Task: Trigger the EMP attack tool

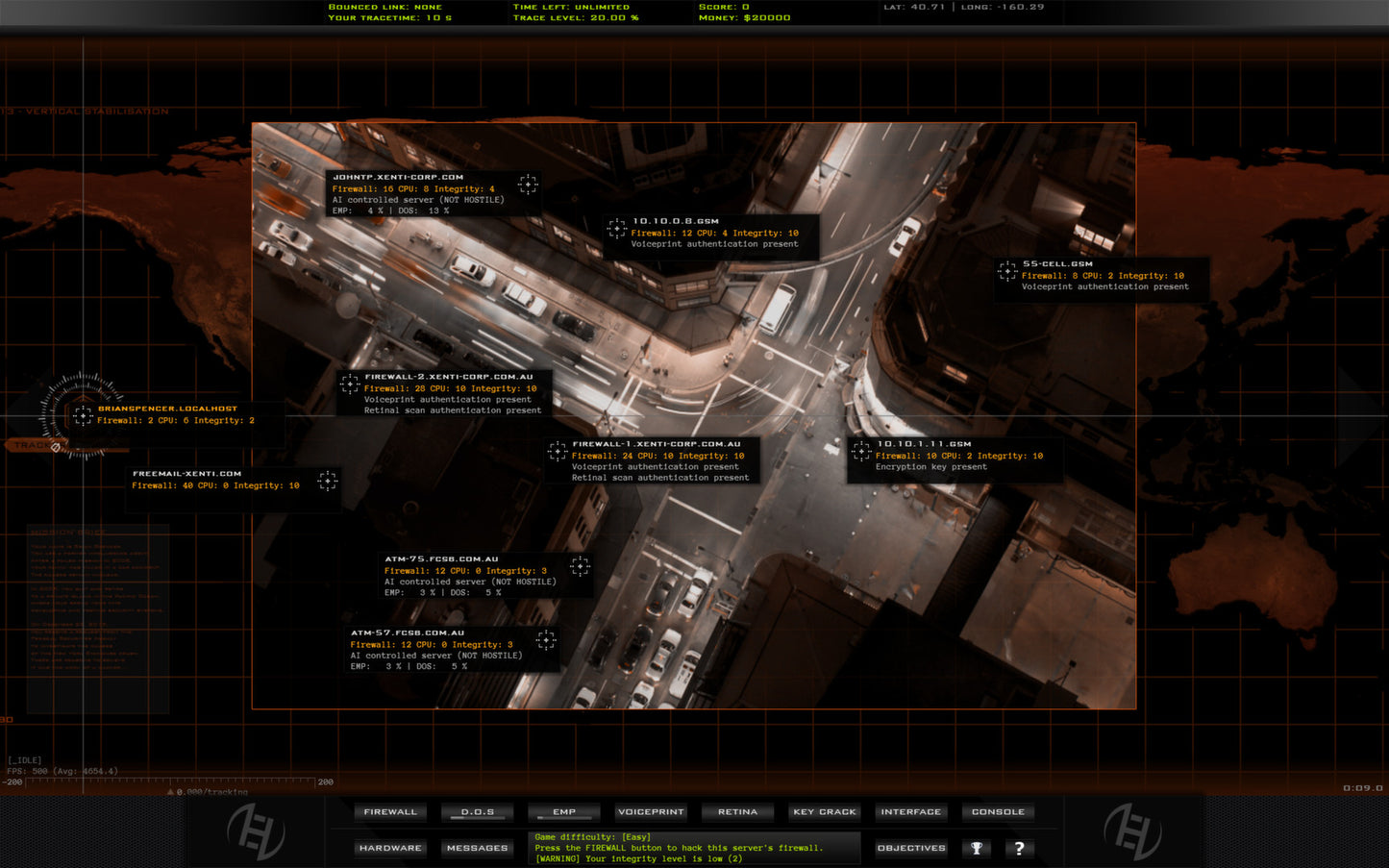Action: click(563, 811)
